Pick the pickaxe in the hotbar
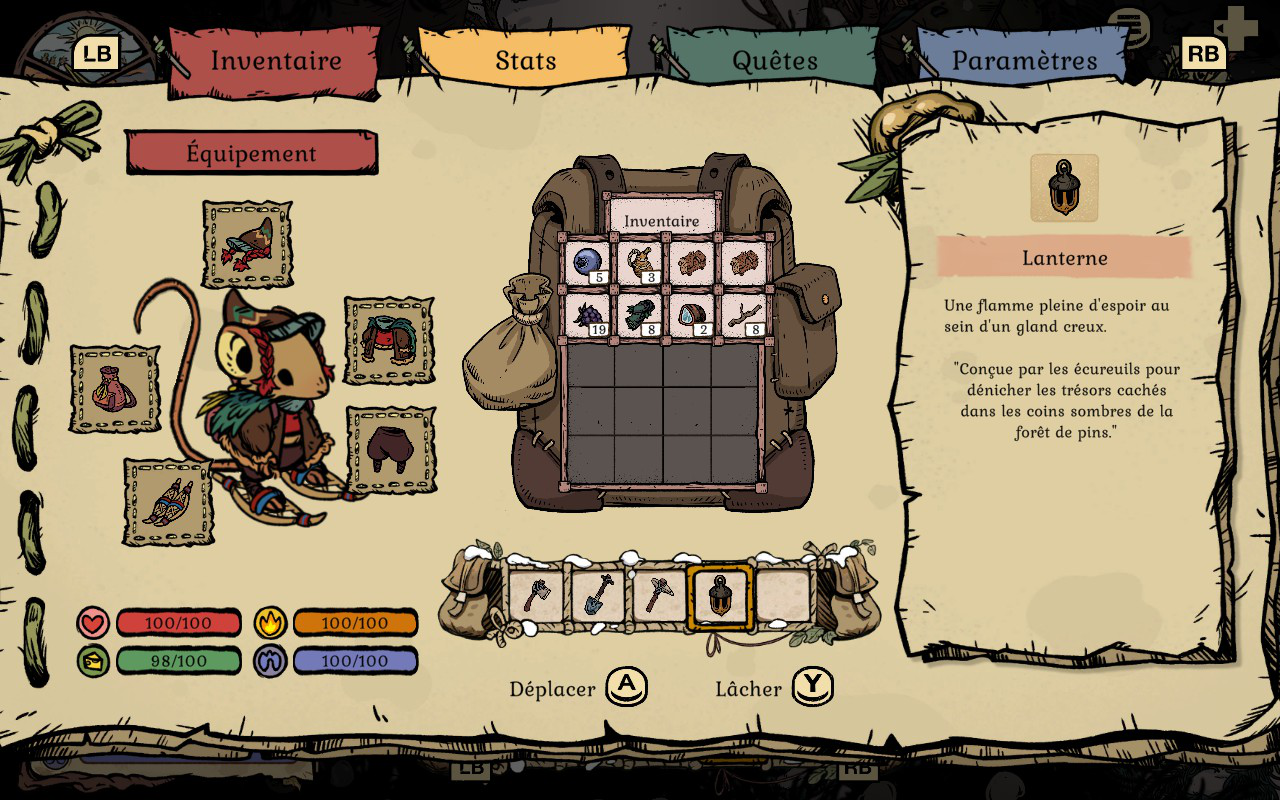The height and width of the screenshot is (800, 1280). 659,596
